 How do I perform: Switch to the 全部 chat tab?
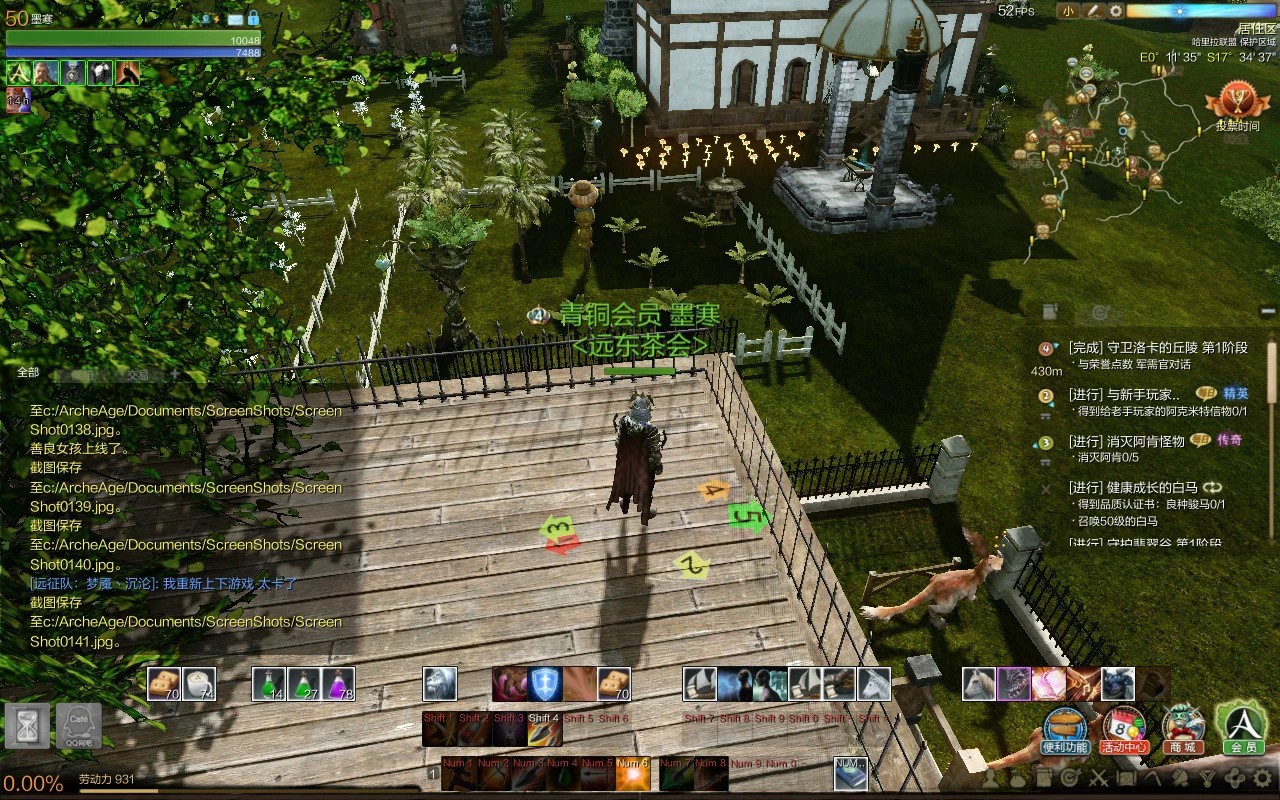pos(28,373)
